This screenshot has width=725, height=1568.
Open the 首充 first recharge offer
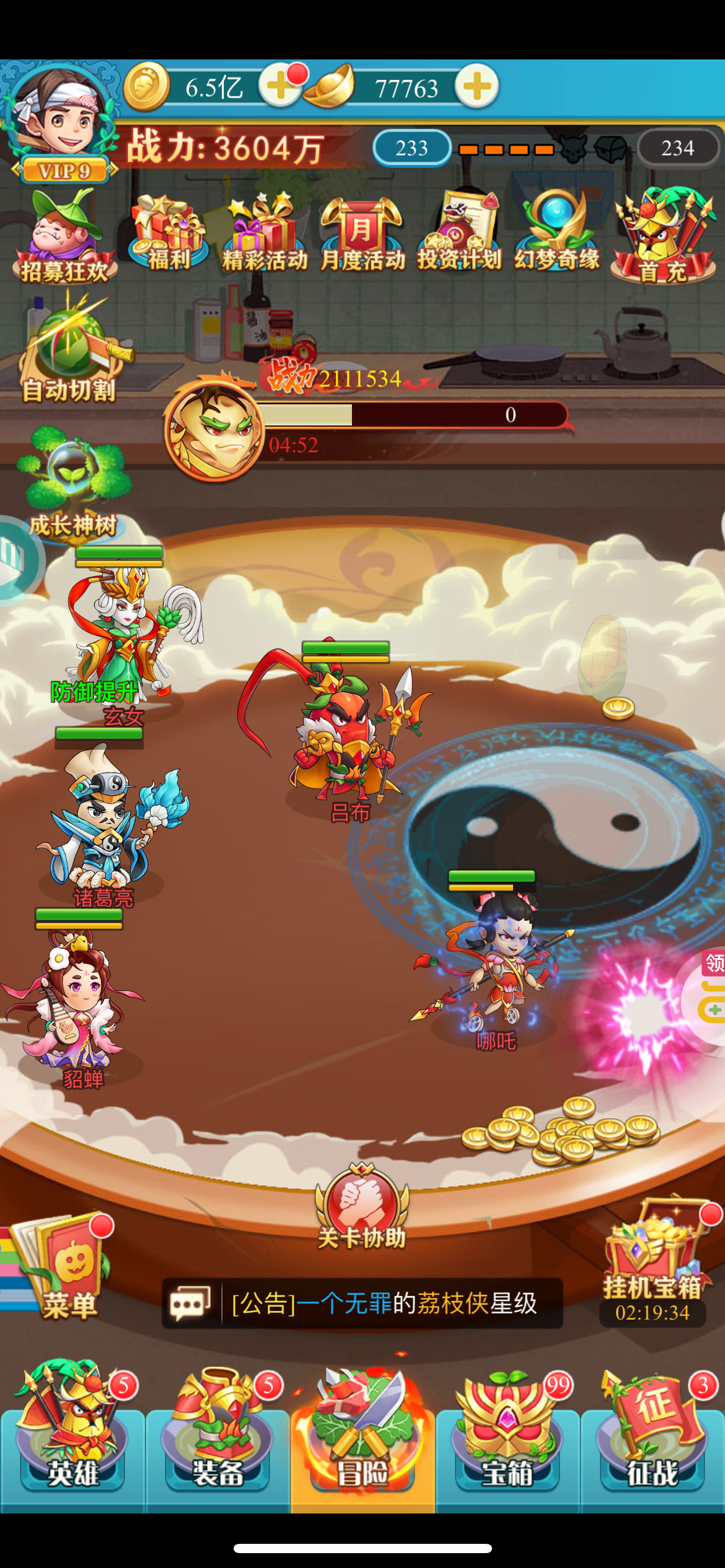(664, 237)
